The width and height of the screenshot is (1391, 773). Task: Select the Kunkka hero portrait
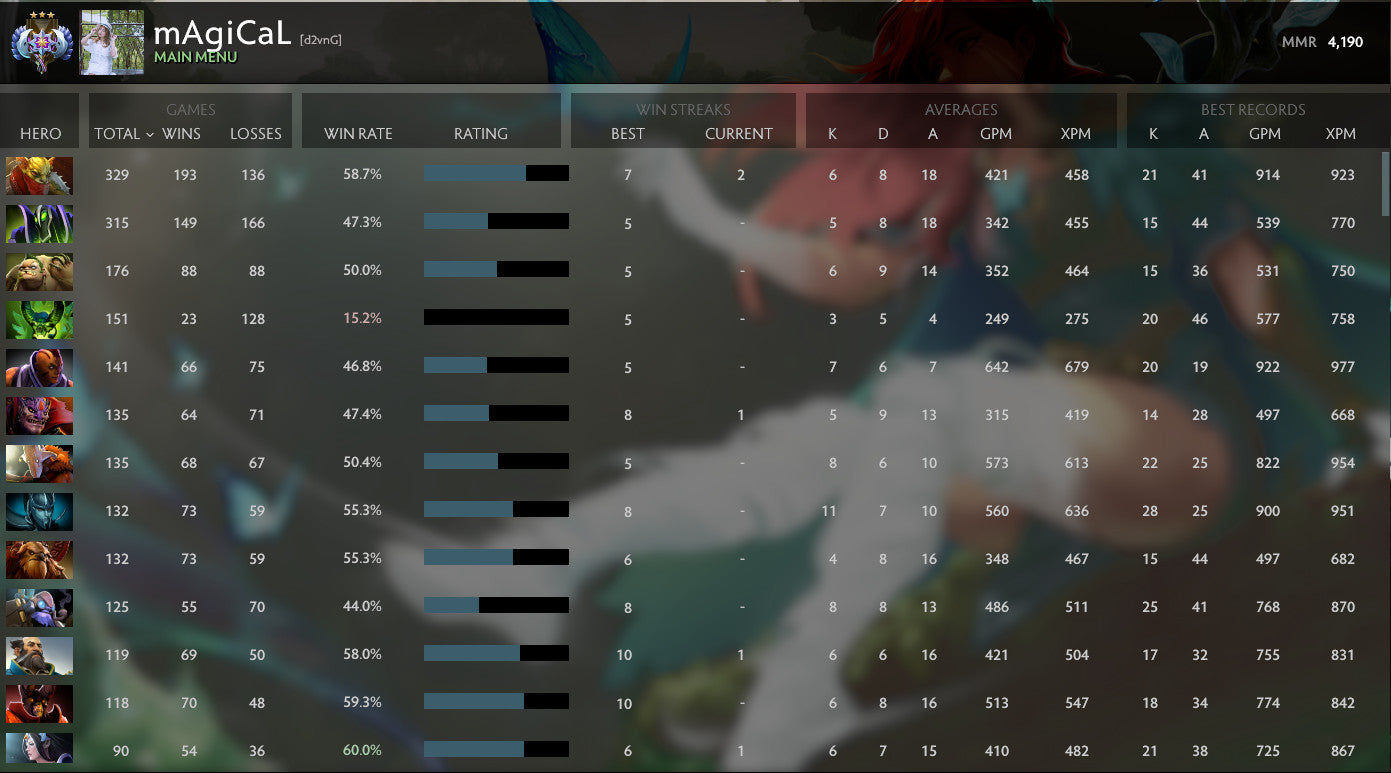coord(39,655)
